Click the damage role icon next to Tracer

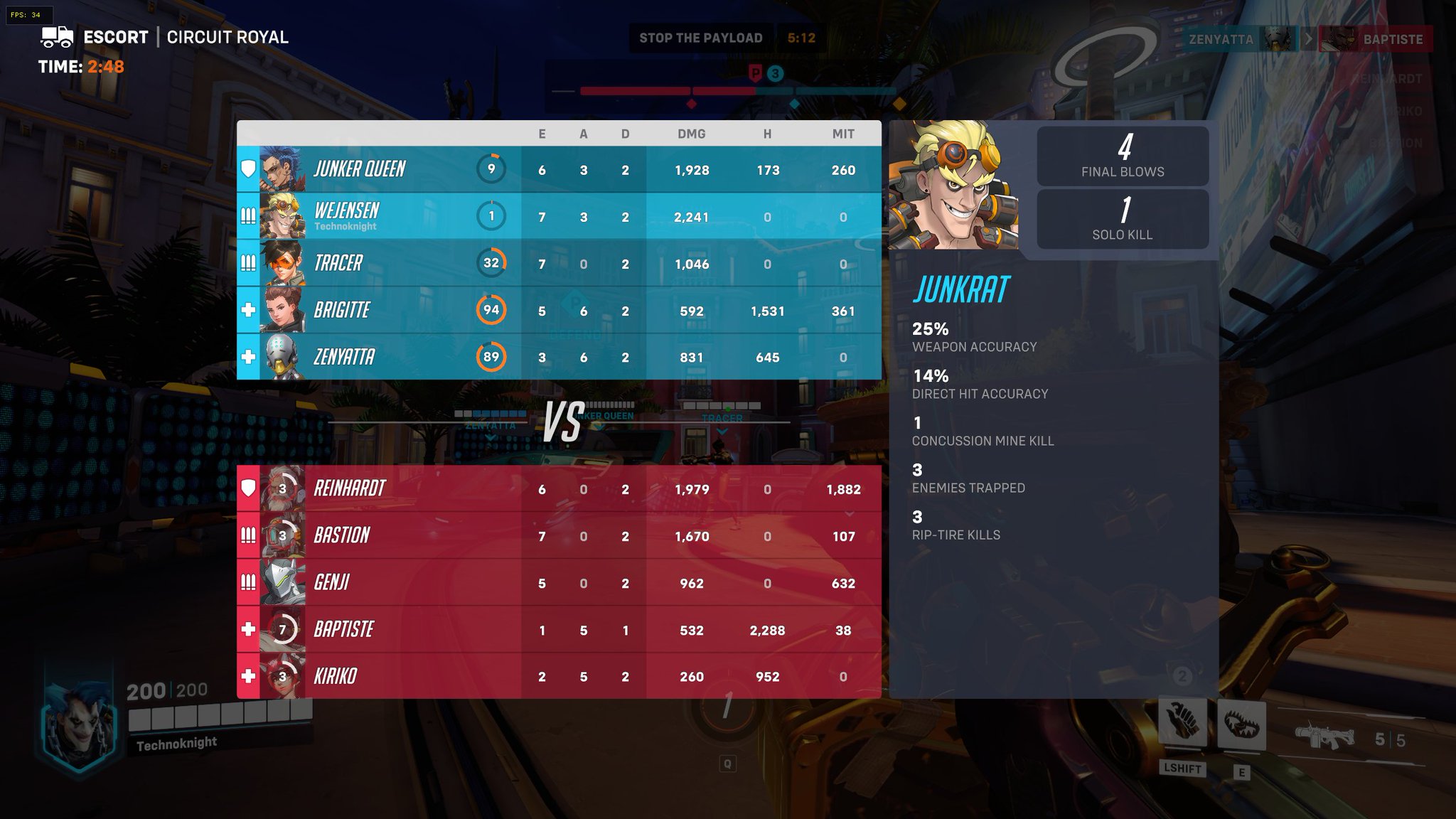[248, 263]
